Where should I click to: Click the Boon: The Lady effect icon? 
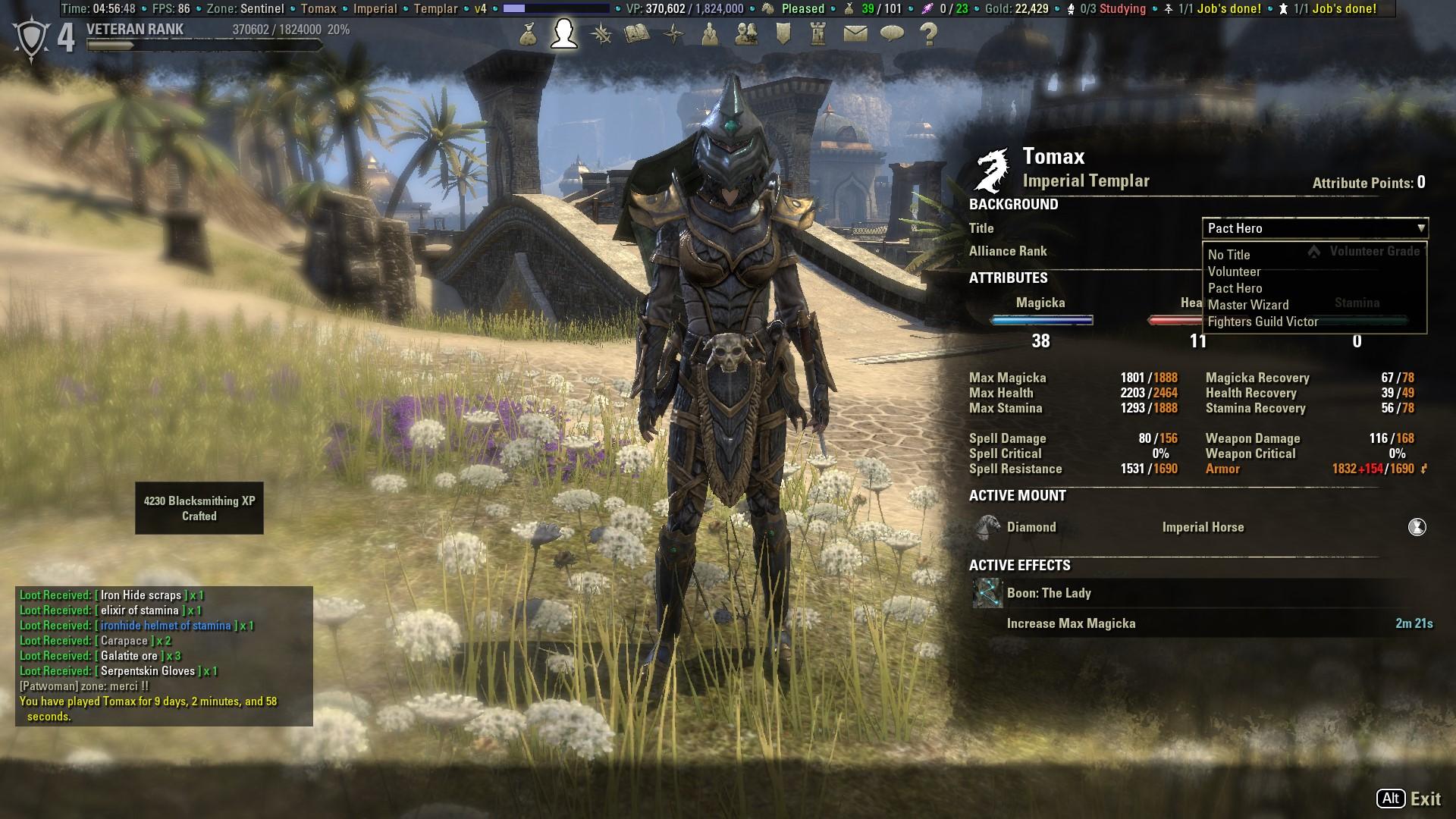click(x=987, y=593)
